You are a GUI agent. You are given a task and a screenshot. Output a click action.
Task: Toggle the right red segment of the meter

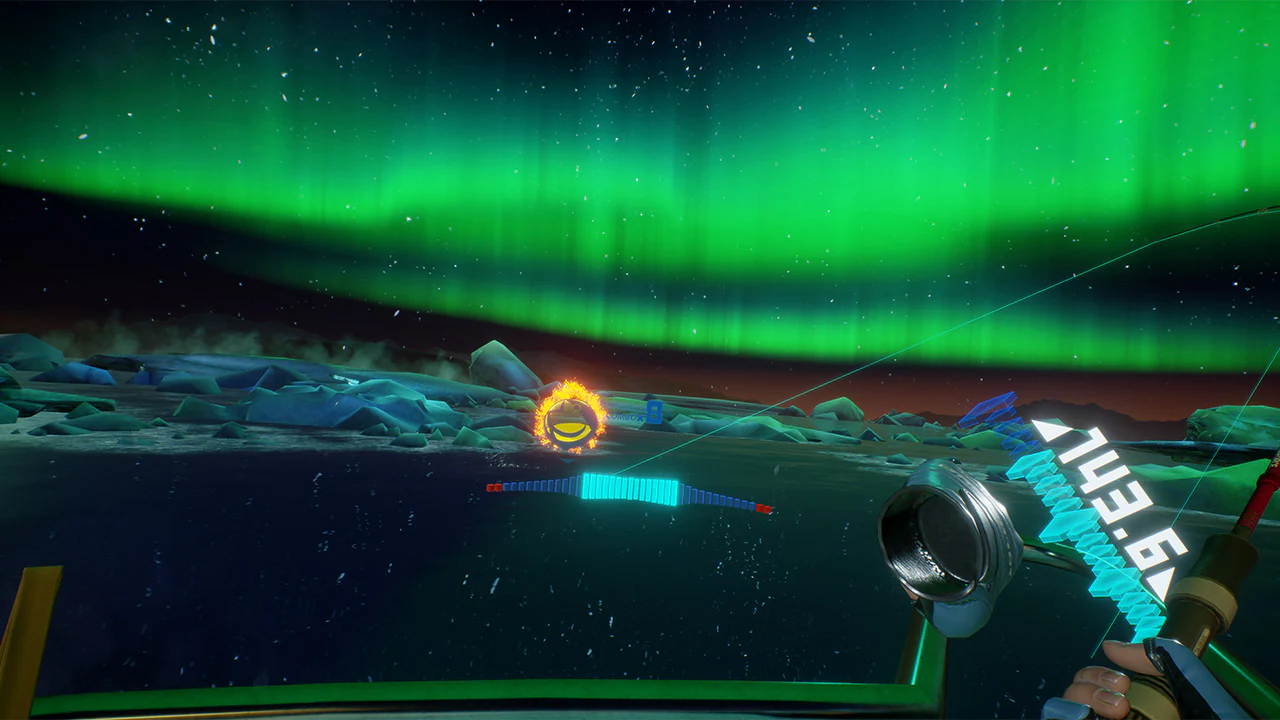pyautogui.click(x=764, y=508)
